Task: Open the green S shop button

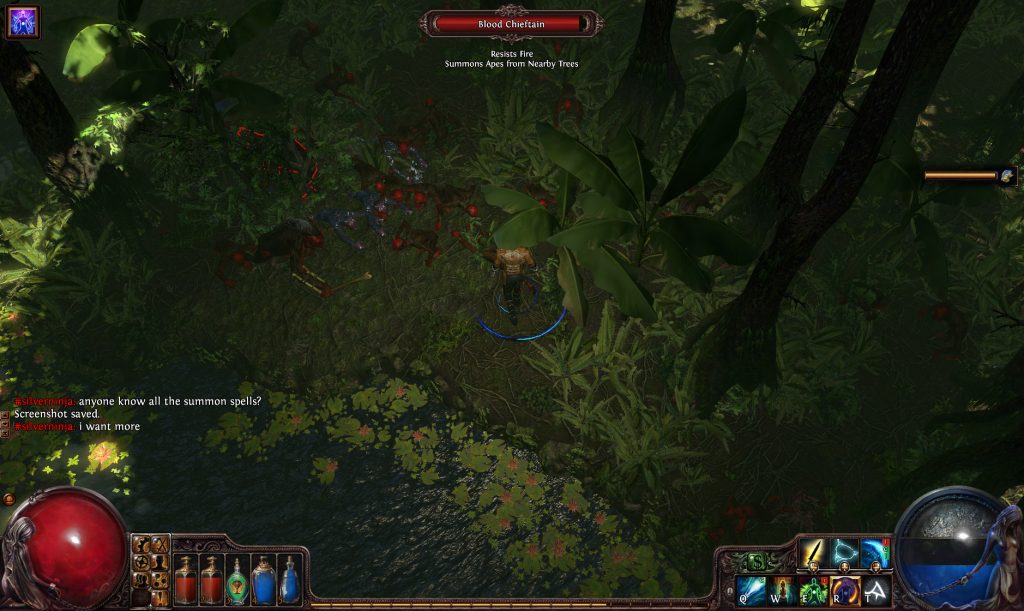Action: (x=758, y=562)
